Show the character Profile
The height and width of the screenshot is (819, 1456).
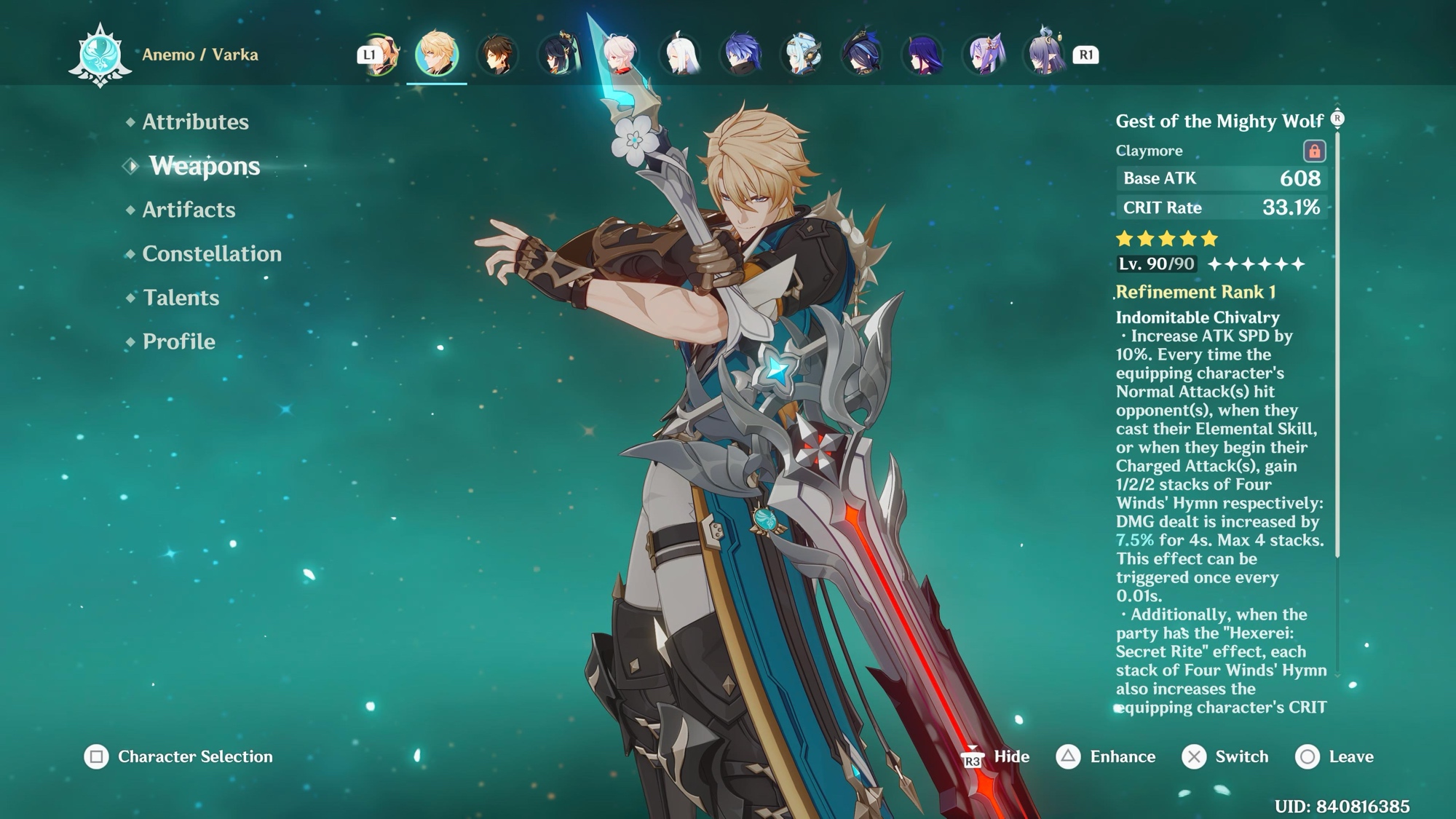(x=178, y=341)
